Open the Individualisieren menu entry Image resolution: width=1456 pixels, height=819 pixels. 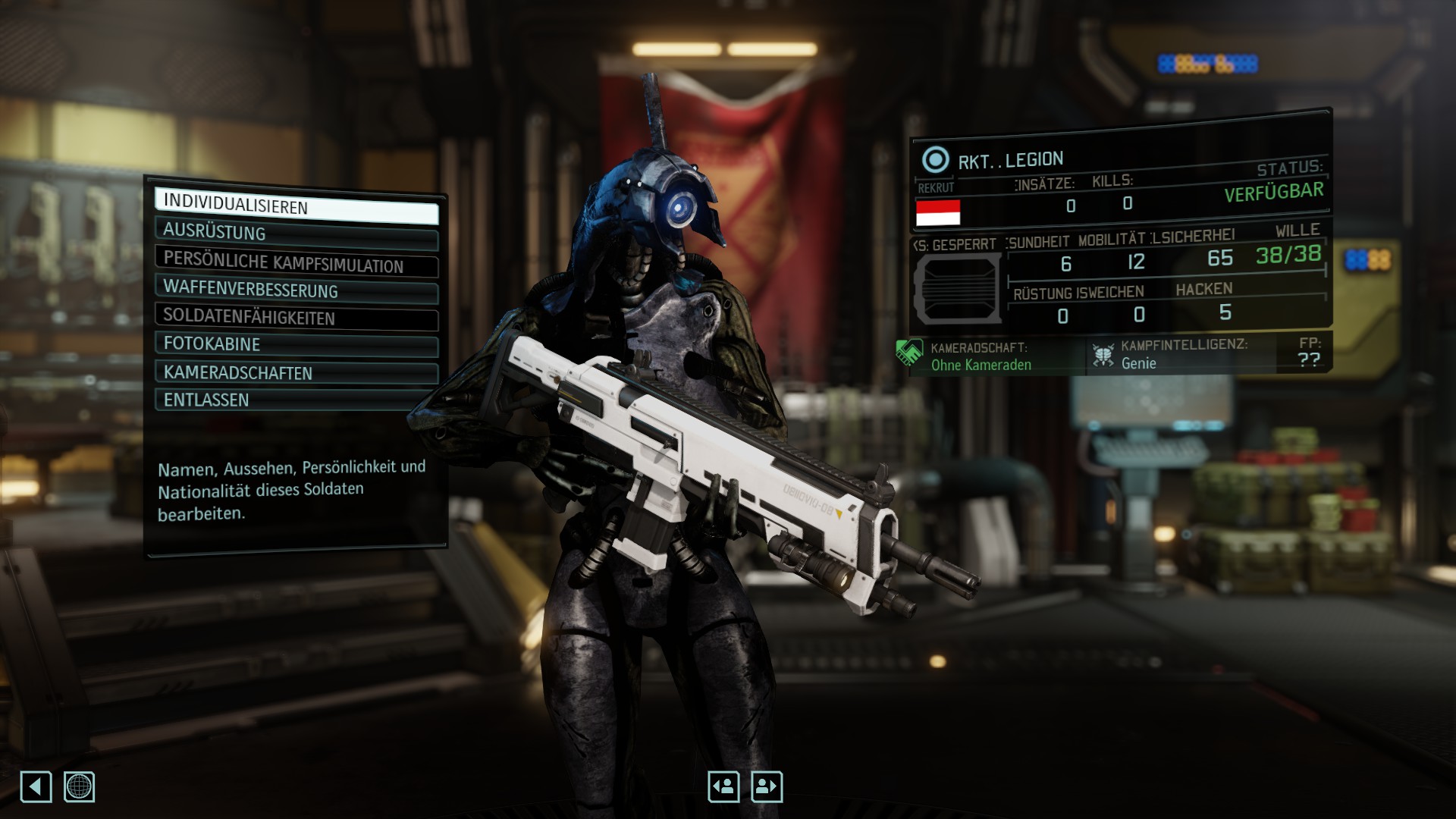click(x=296, y=206)
